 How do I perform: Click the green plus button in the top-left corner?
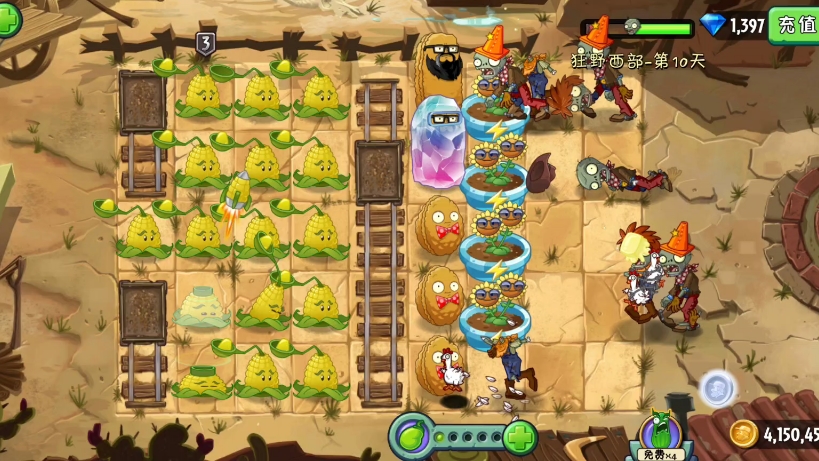point(8,20)
